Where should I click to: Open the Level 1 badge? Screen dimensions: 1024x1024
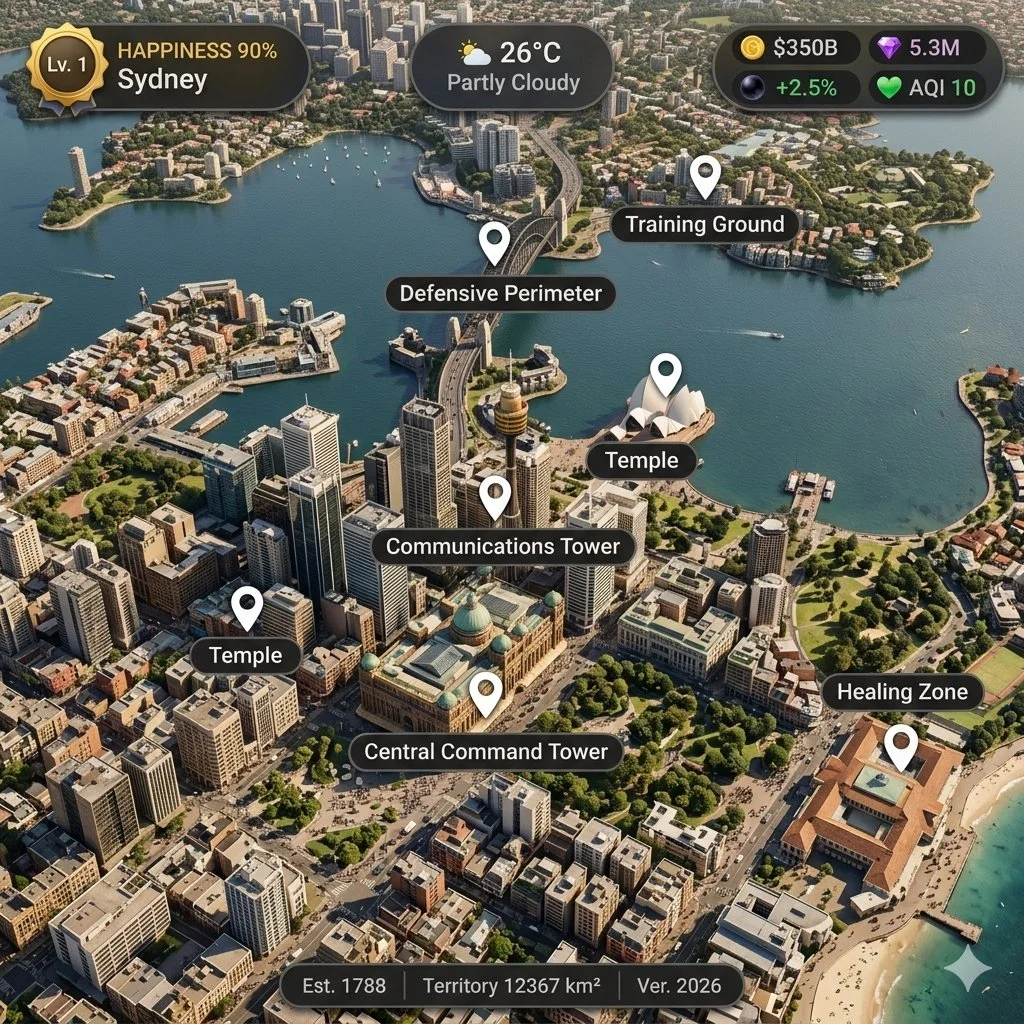click(x=67, y=65)
